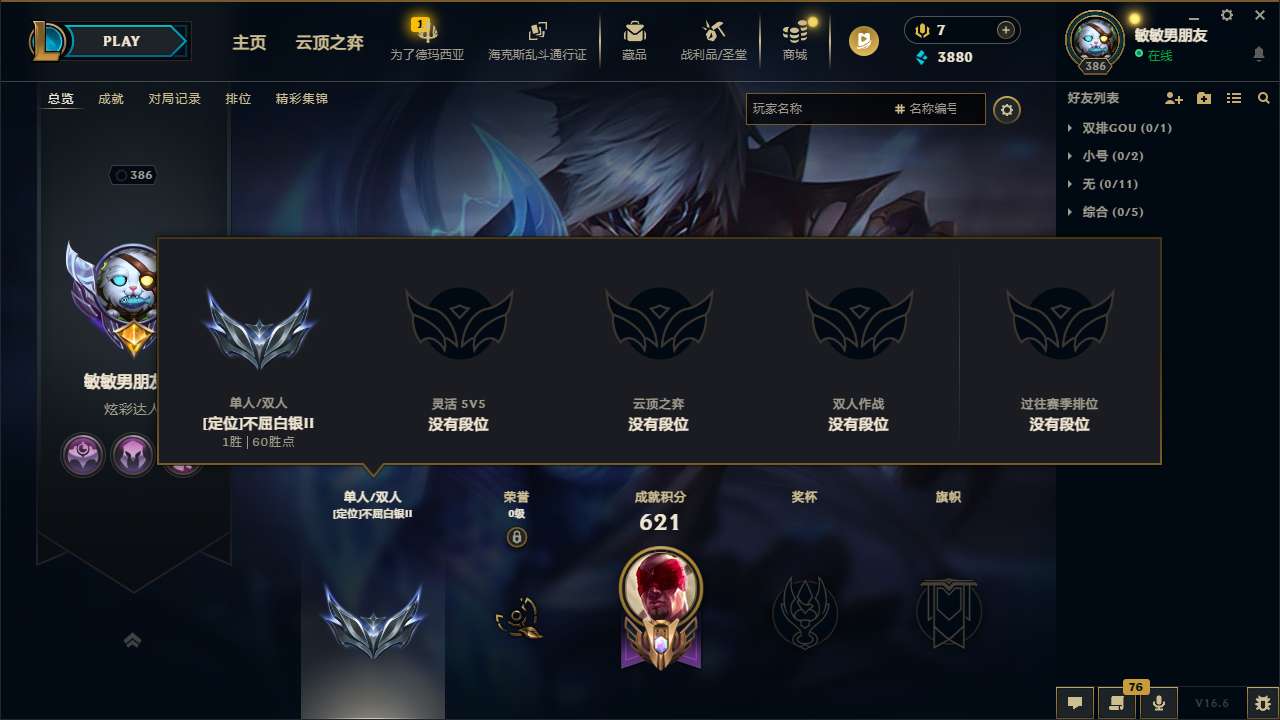
Task: Open the missions journal icon showing 76
Action: 1117,703
